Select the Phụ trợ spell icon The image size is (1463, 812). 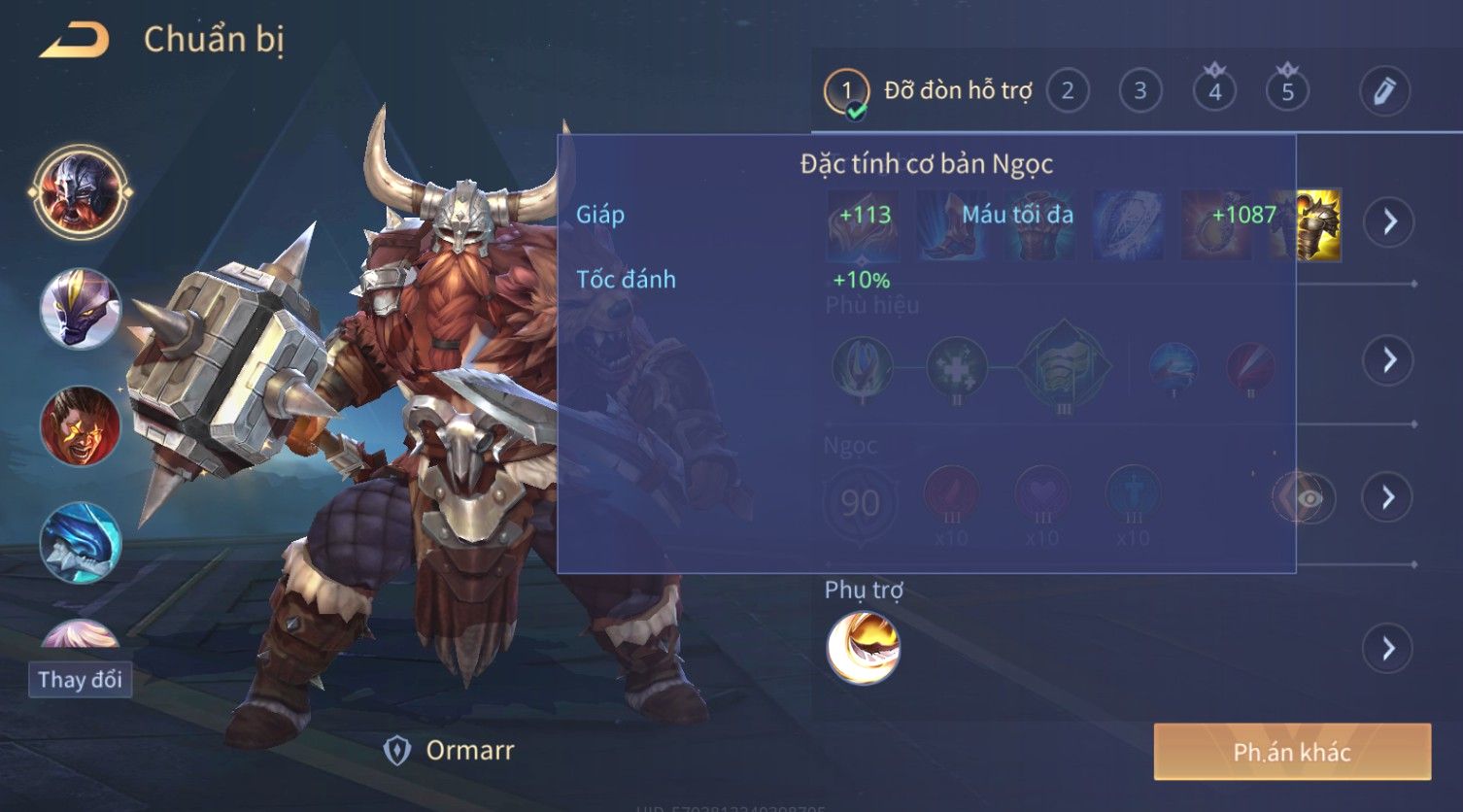point(863,648)
